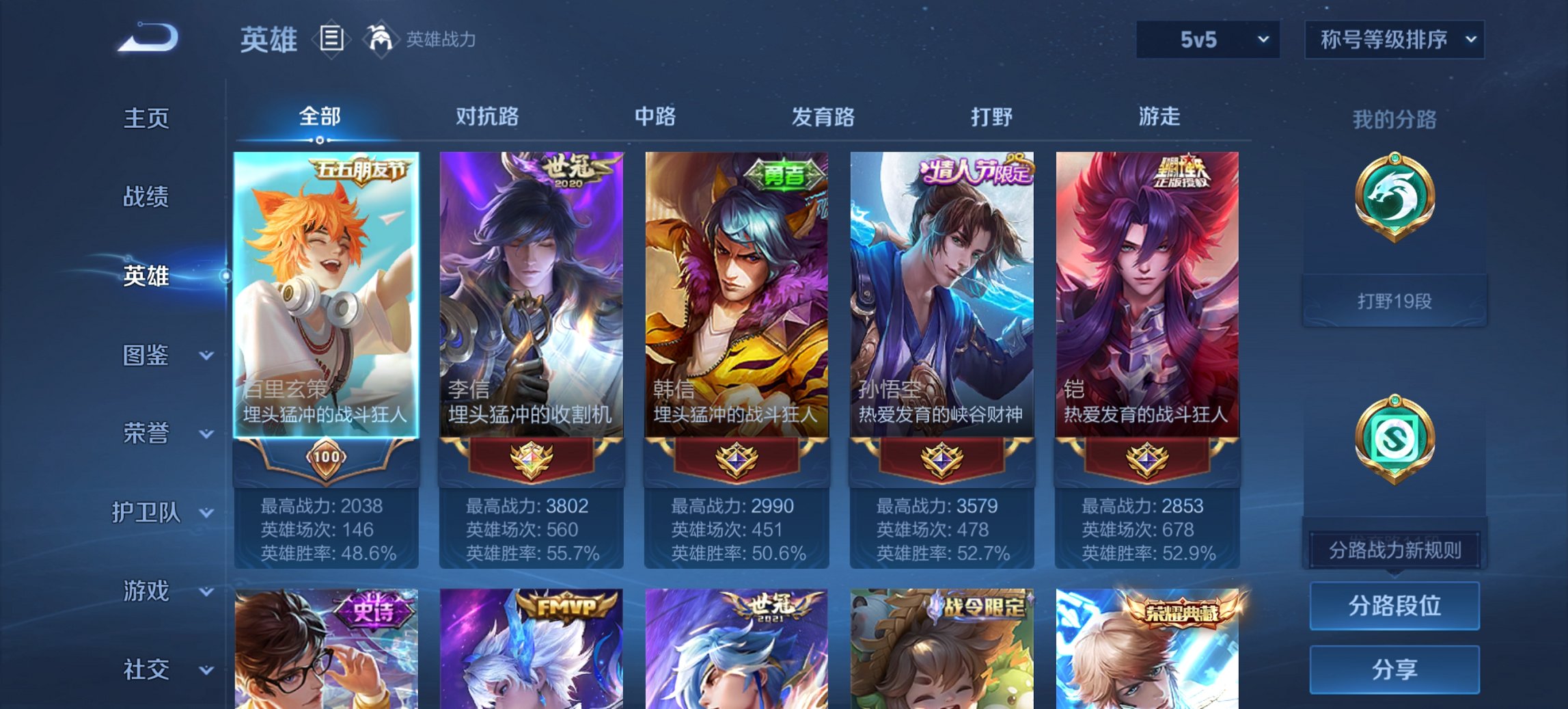
Task: Expand the 图鉴 sidebar section
Action: click(147, 355)
